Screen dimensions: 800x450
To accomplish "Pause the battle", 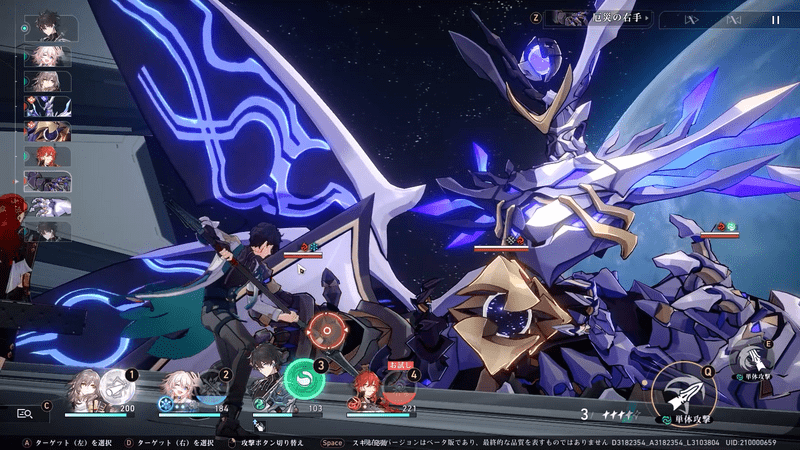I will pyautogui.click(x=776, y=19).
